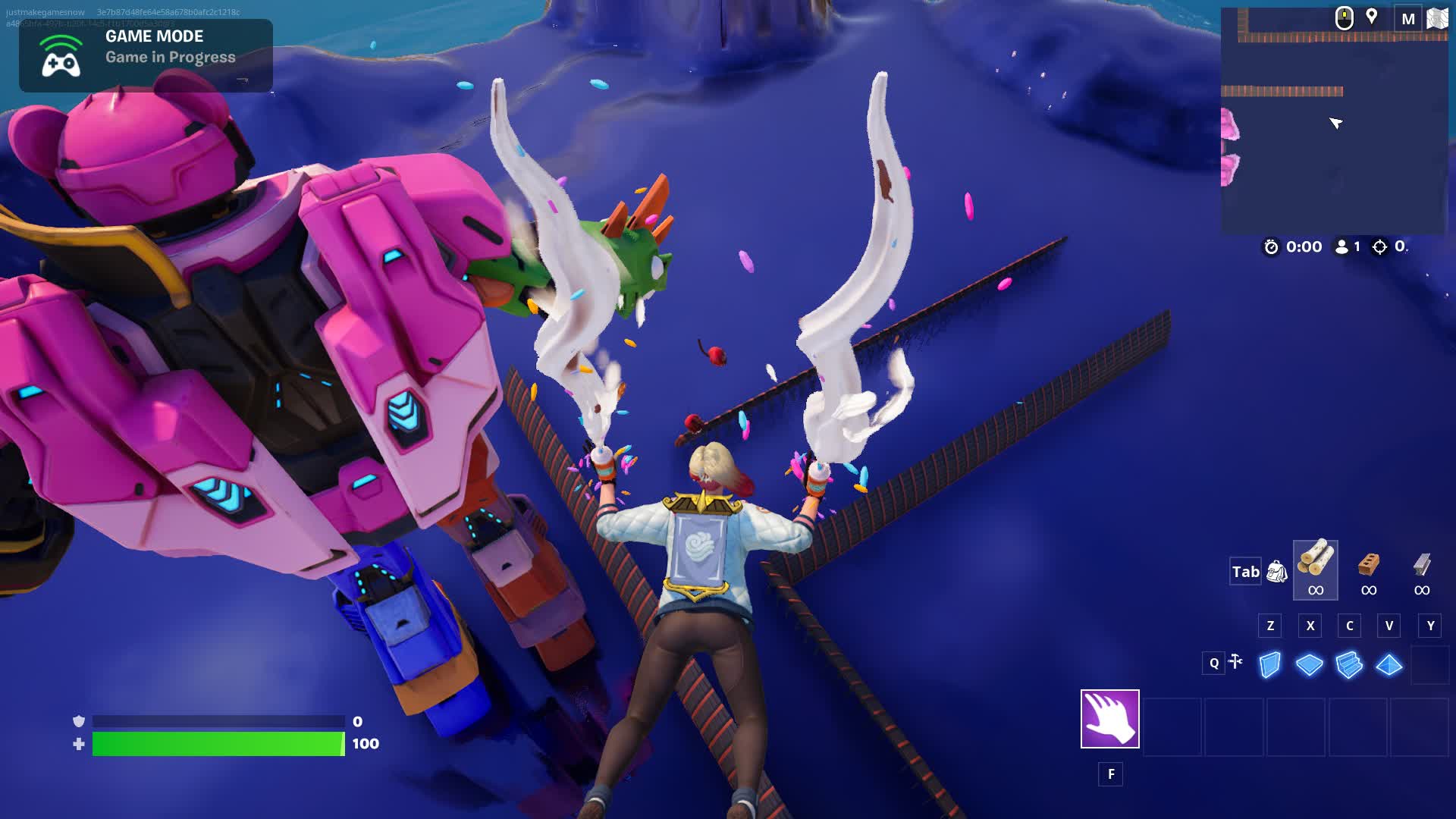Choose the pyramid roof building piece
Screen dimensions: 1456x819
(x=1389, y=665)
